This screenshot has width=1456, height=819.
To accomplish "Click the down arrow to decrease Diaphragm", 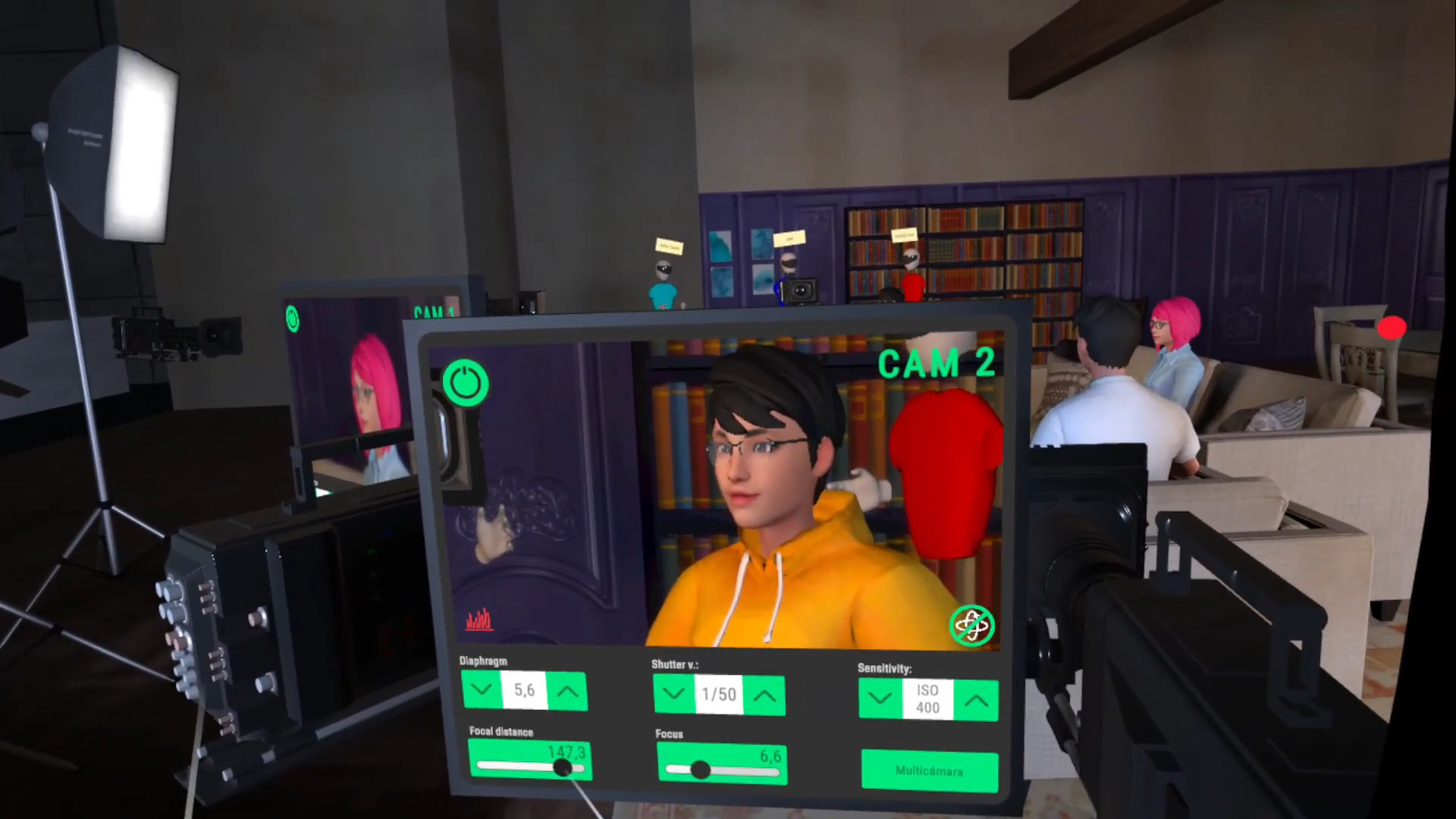I will click(x=482, y=690).
